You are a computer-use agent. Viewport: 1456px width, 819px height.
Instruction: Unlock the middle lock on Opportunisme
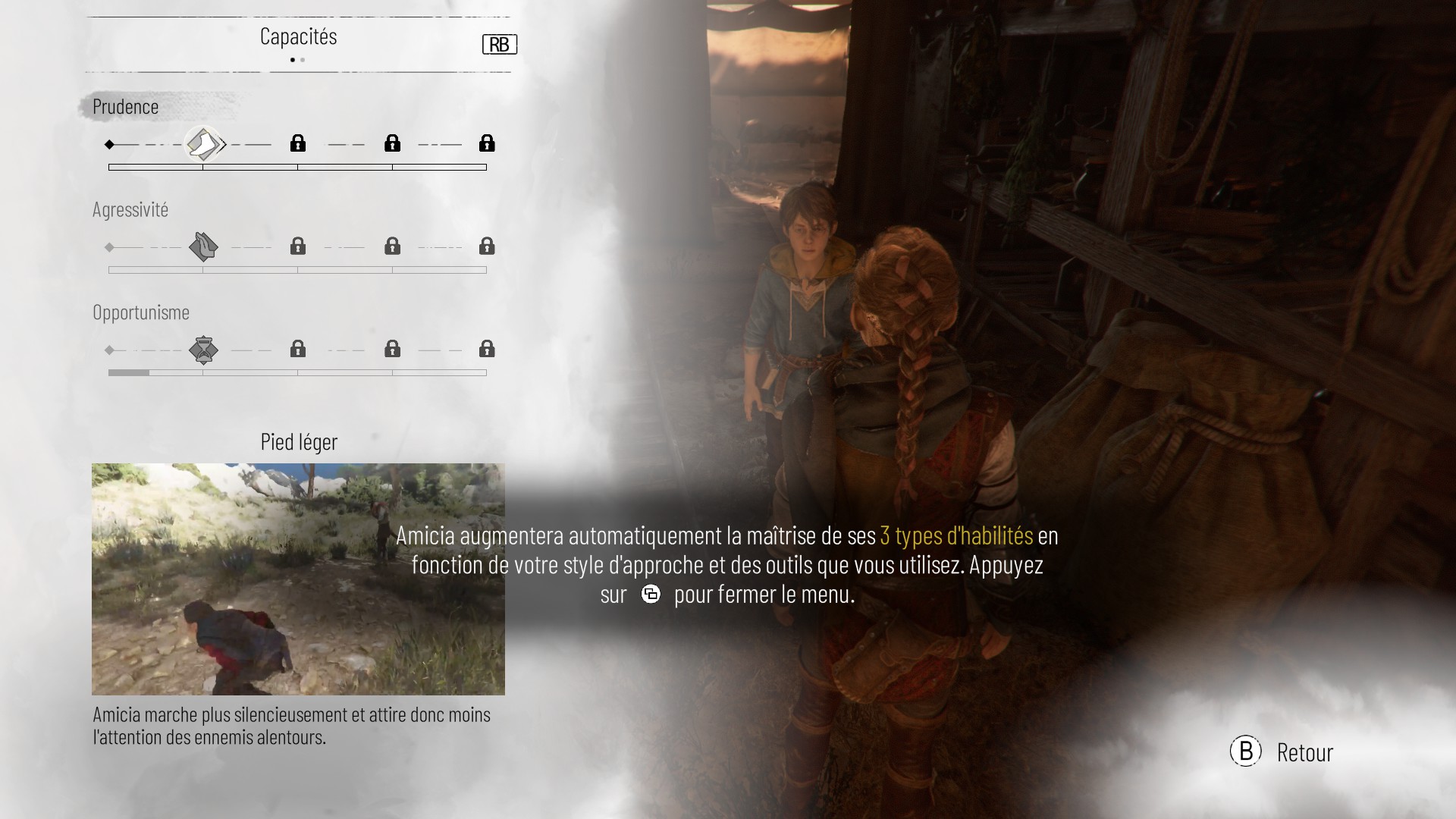[392, 350]
